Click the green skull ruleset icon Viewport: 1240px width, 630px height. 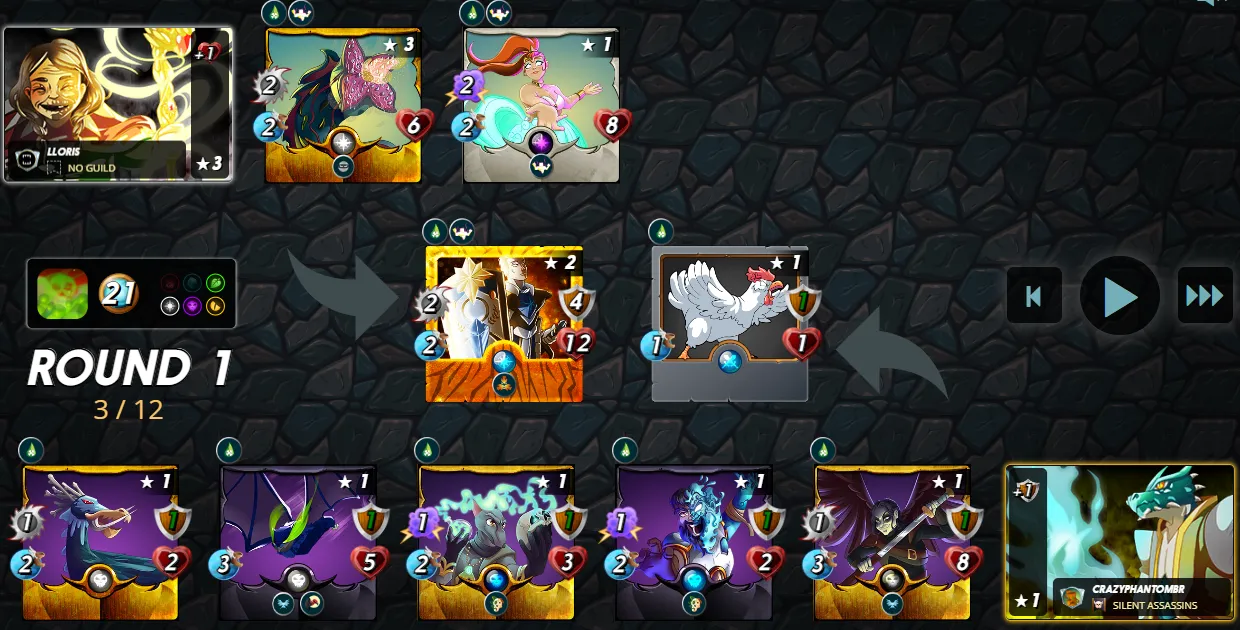[62, 294]
